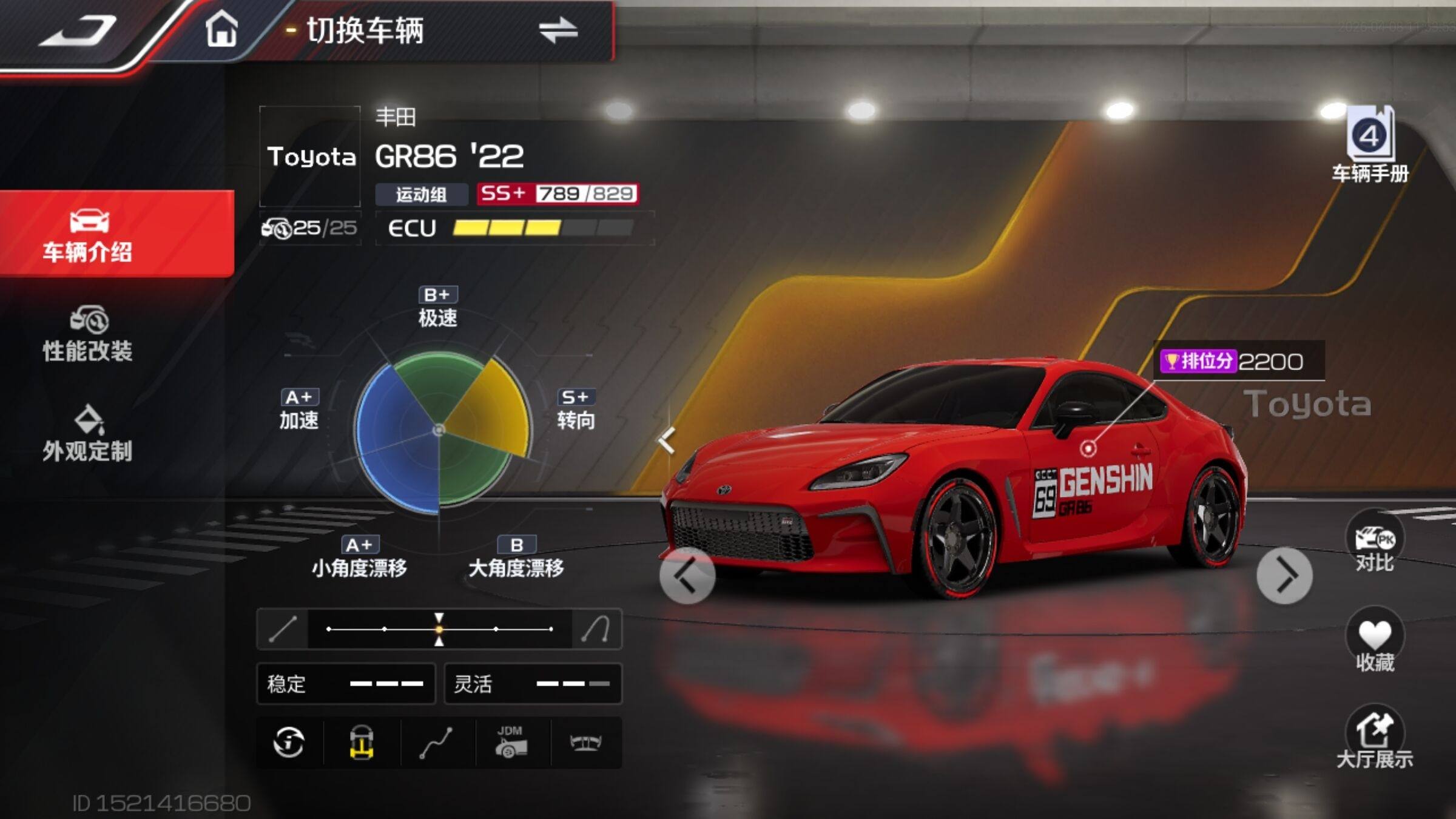Go back with the top-left return arrow

point(78,32)
